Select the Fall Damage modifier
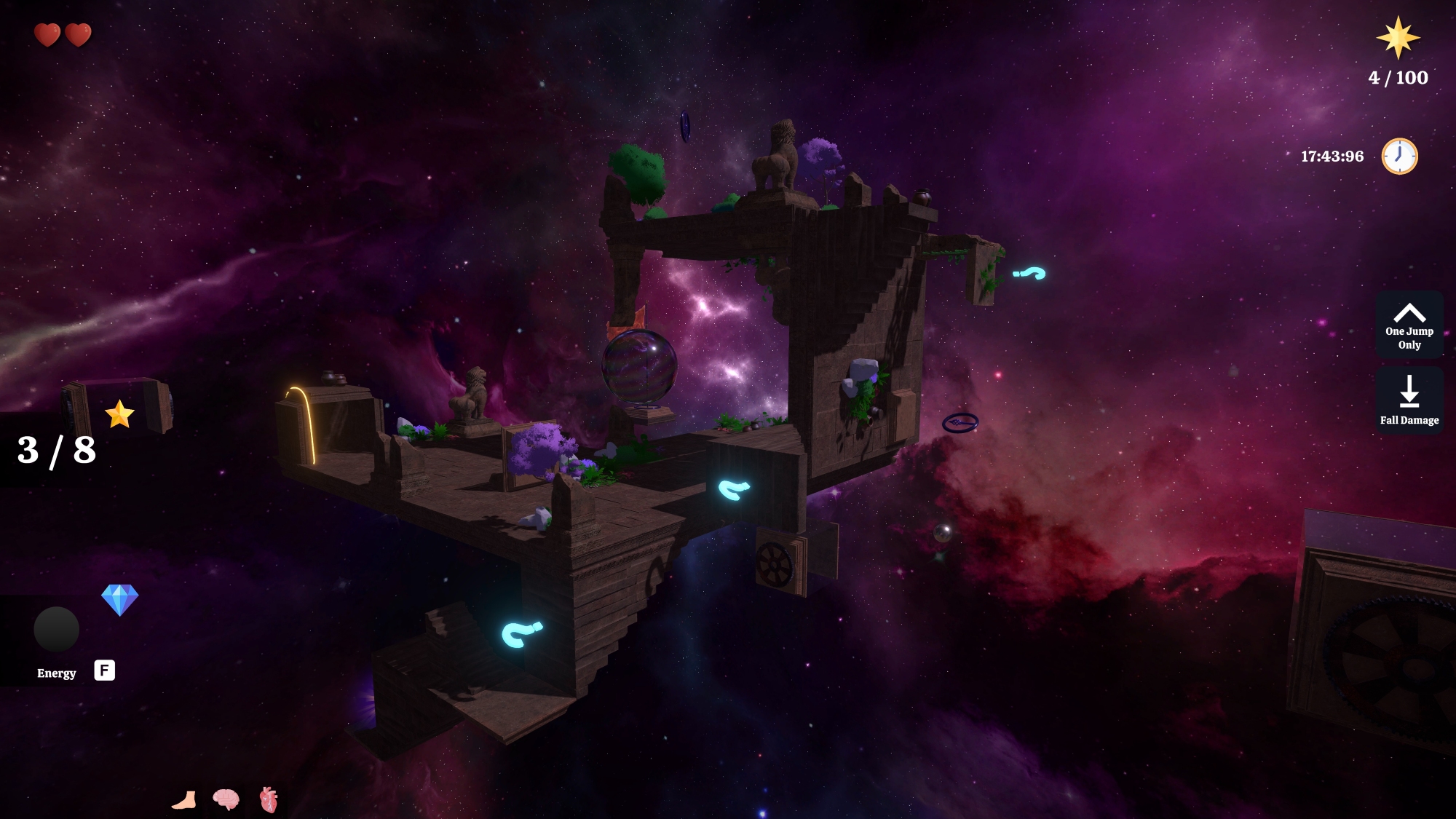 1409,400
